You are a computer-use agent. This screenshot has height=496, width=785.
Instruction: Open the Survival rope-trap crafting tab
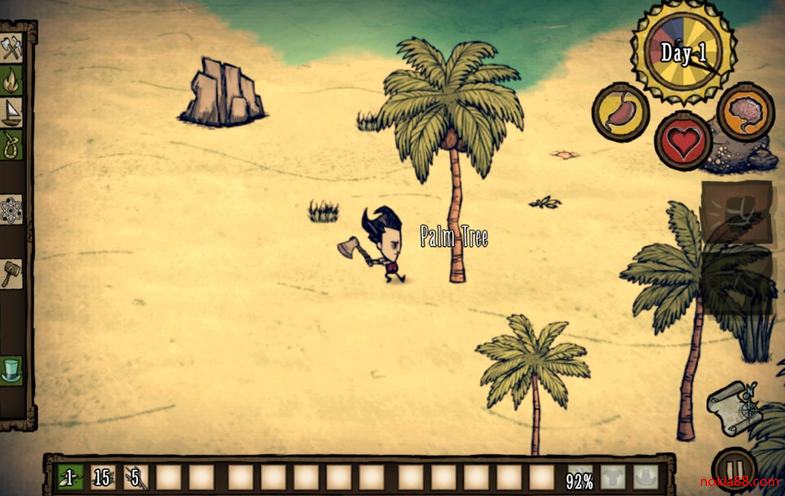pos(12,145)
